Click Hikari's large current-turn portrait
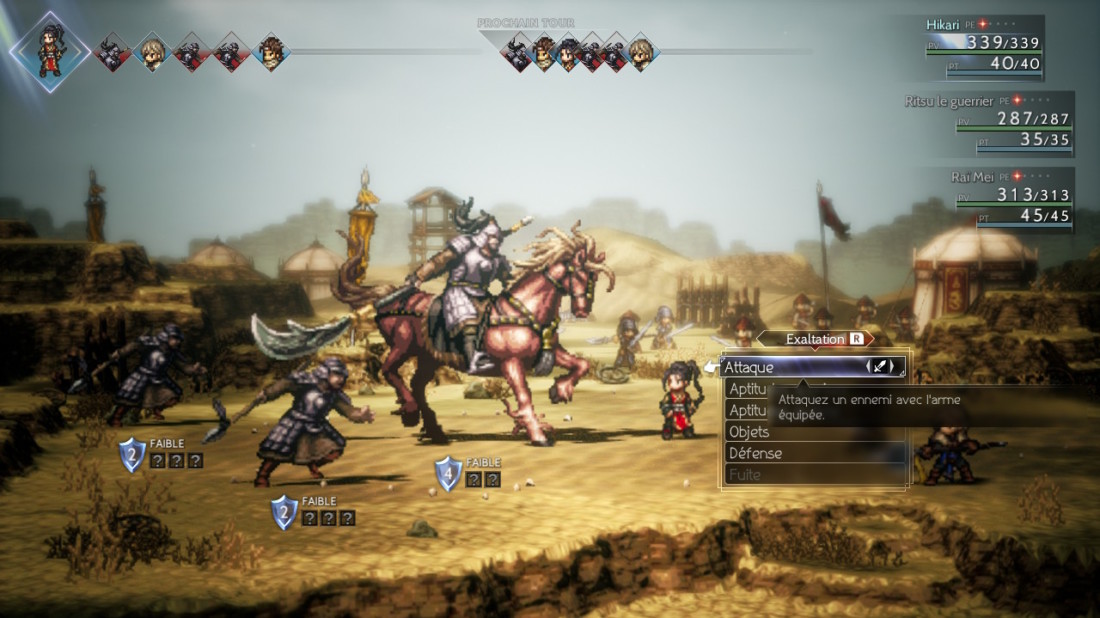 click(x=49, y=51)
